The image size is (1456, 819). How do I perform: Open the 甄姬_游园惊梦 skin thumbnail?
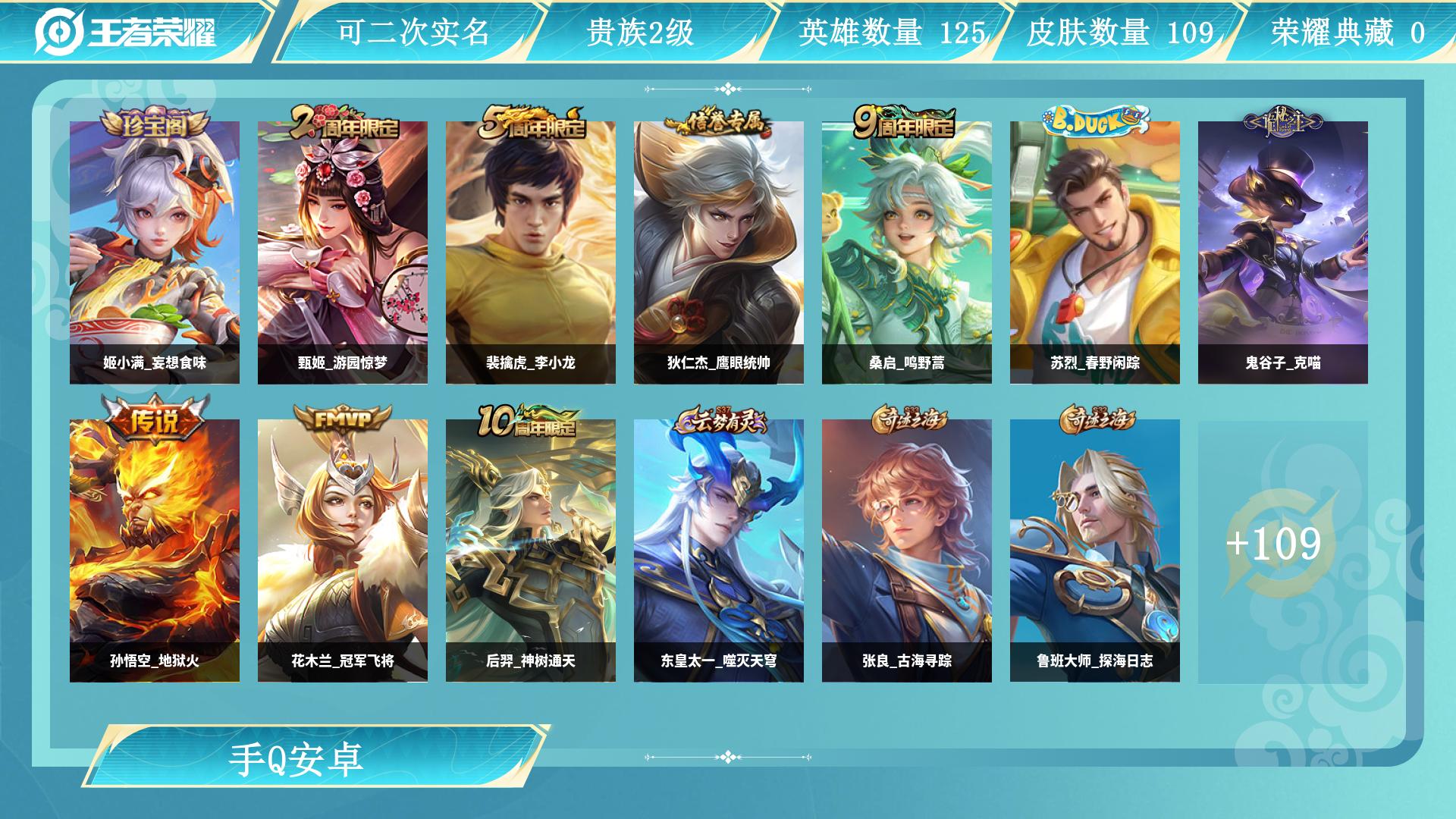point(343,250)
